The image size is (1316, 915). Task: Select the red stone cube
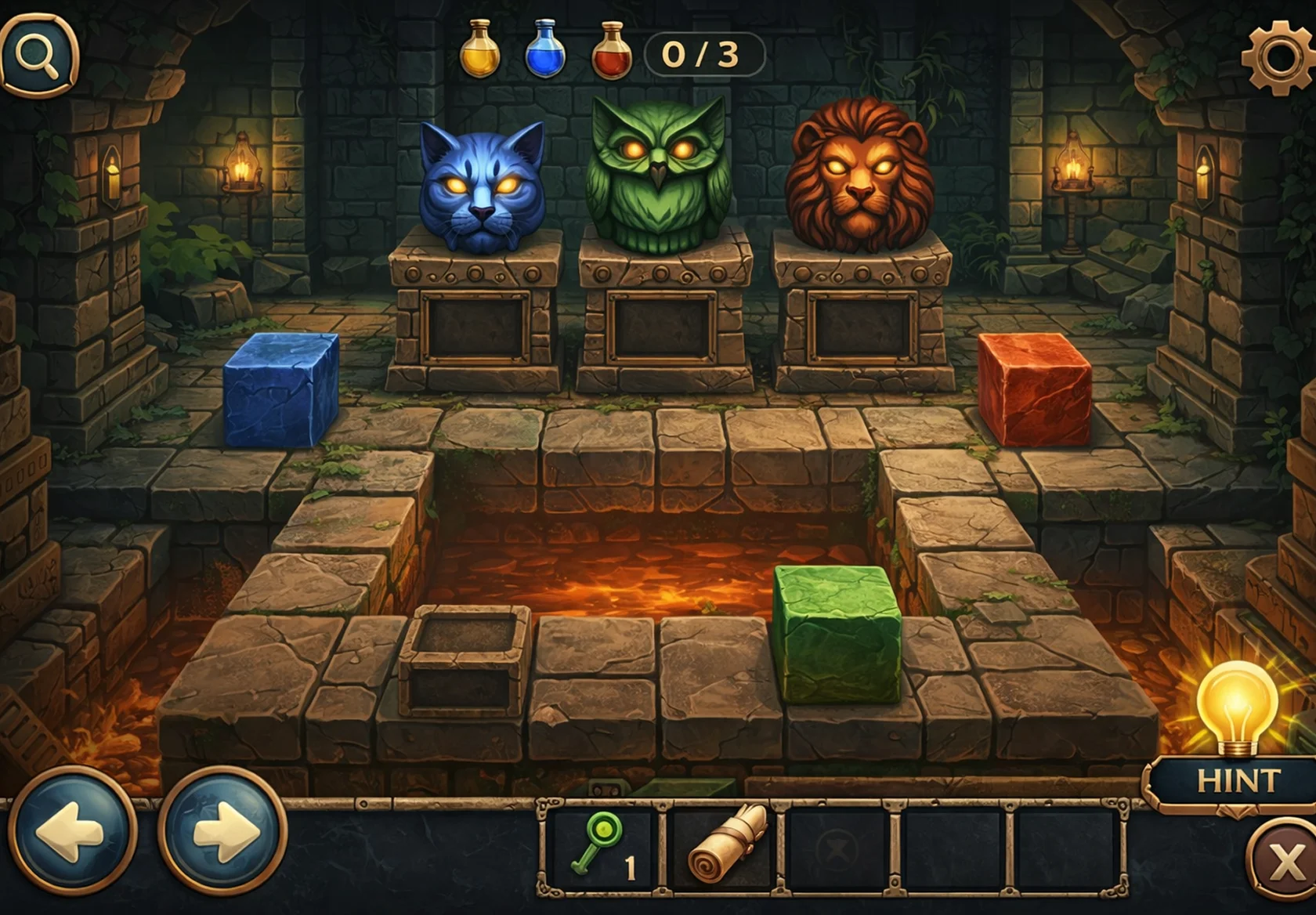pos(1036,390)
